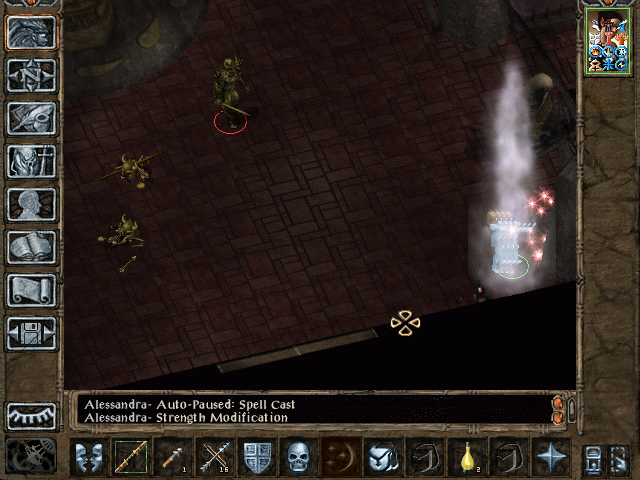The image size is (640, 480).
Task: Open the area map screen
Action: click(x=31, y=75)
